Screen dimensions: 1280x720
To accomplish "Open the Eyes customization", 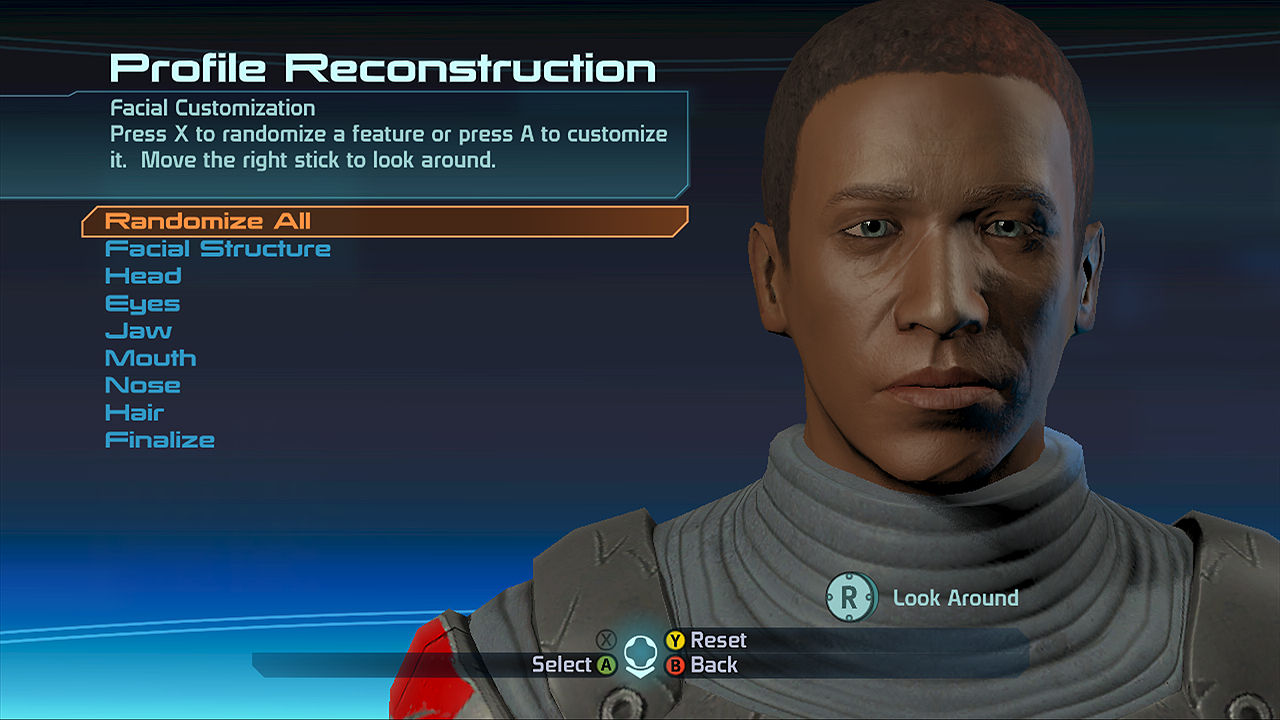I will coord(142,304).
